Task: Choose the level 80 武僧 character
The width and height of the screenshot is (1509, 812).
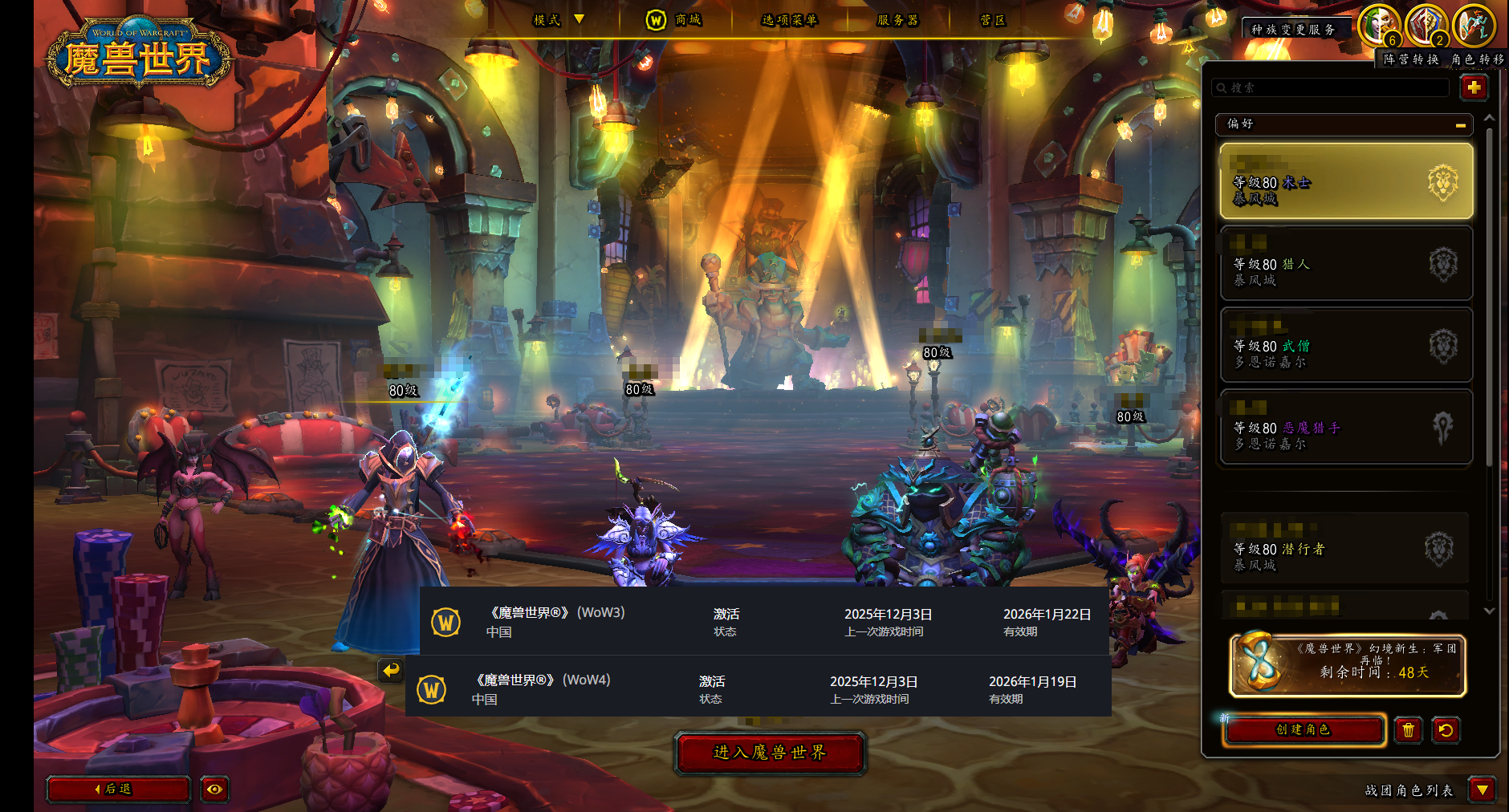Action: 1346,346
